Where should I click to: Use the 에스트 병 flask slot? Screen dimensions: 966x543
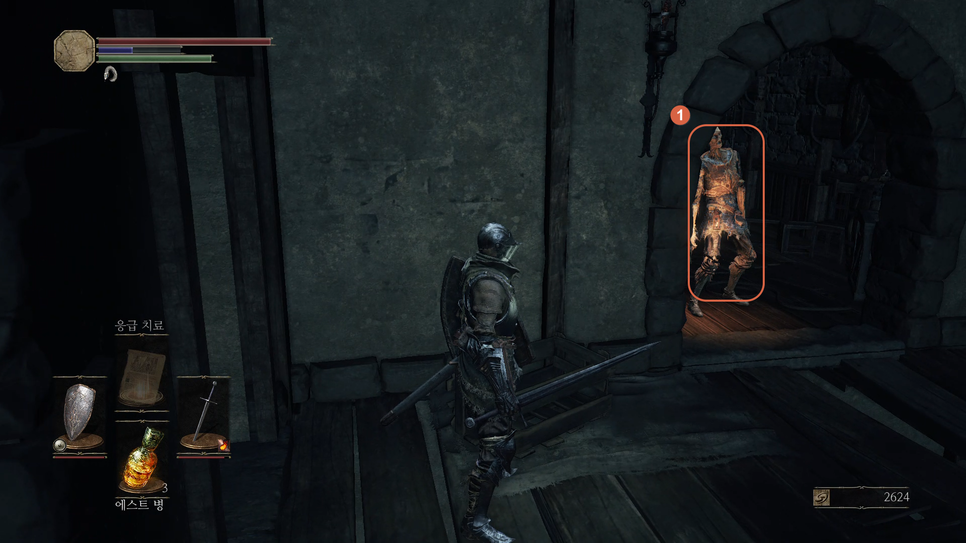pyautogui.click(x=140, y=462)
